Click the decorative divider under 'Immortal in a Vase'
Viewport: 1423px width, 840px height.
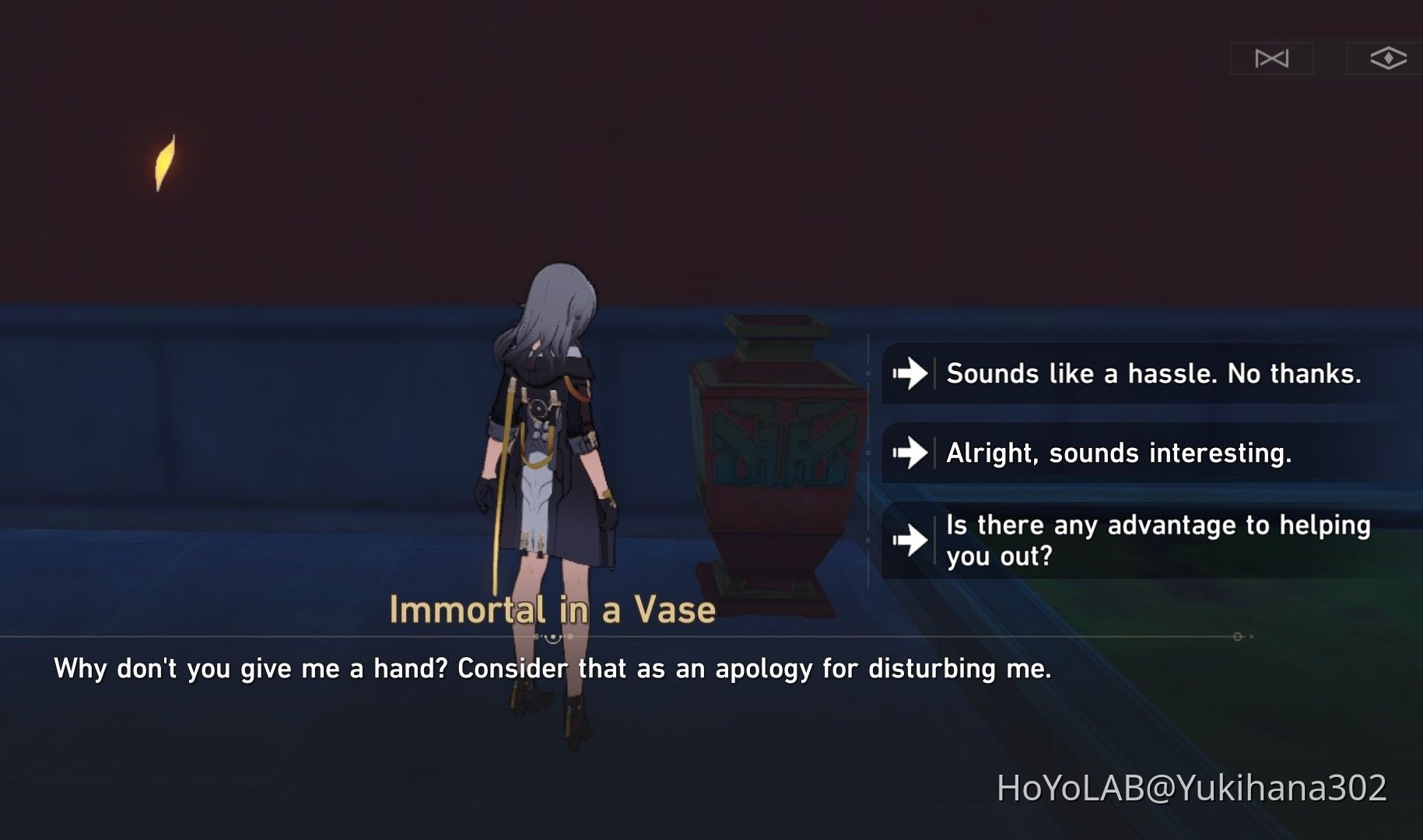[x=553, y=638]
